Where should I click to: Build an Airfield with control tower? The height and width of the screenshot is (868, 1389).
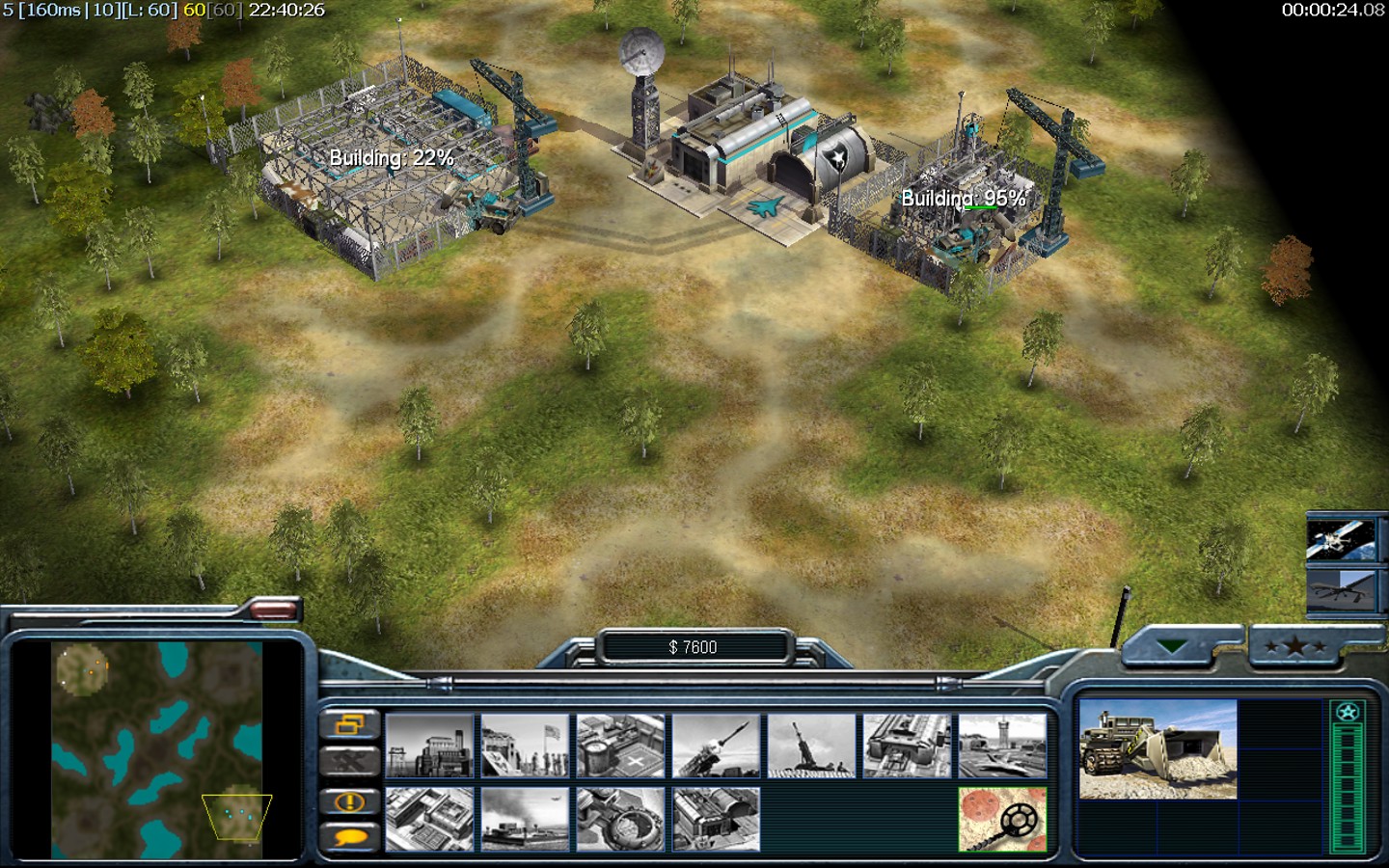click(1002, 746)
